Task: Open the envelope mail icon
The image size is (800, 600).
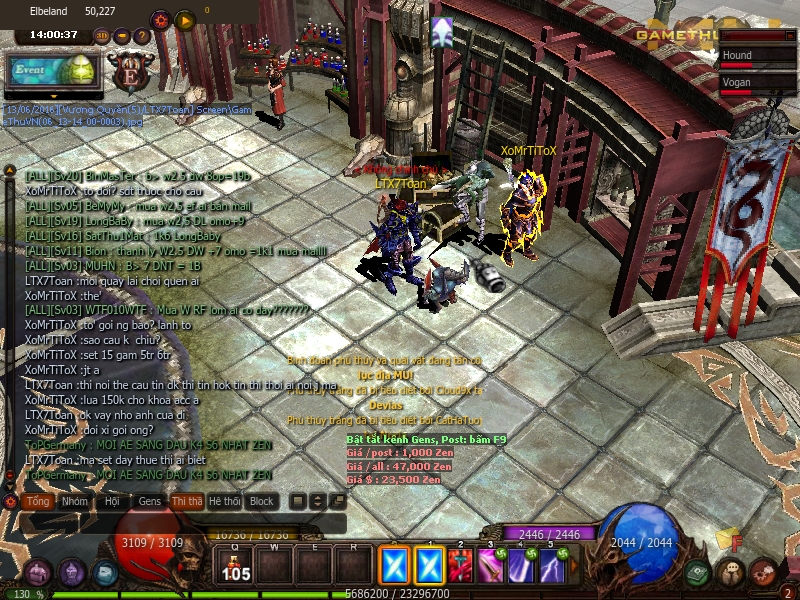Action: [106, 573]
